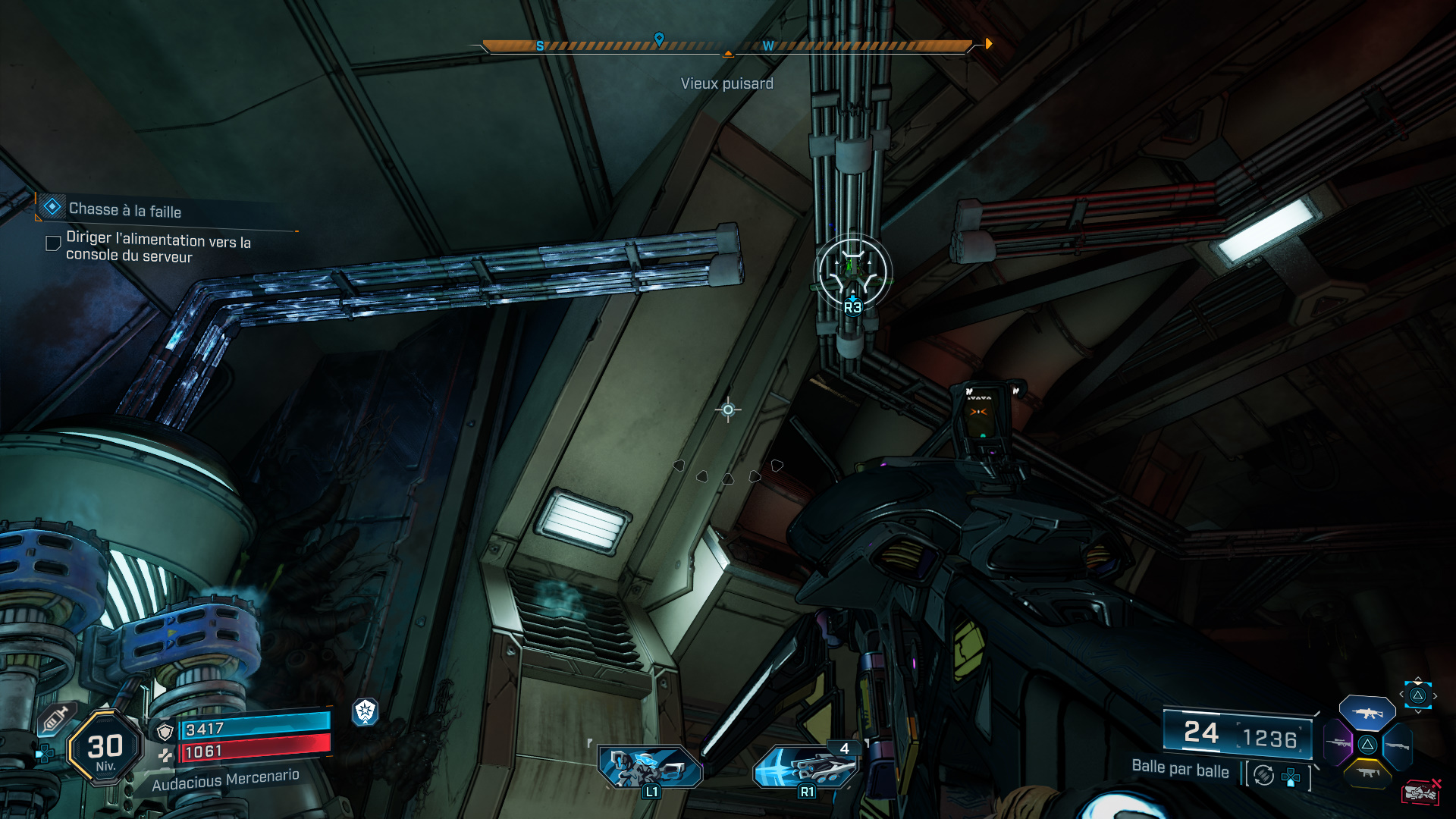Switch to the purple sniper rifle slot

click(1338, 744)
